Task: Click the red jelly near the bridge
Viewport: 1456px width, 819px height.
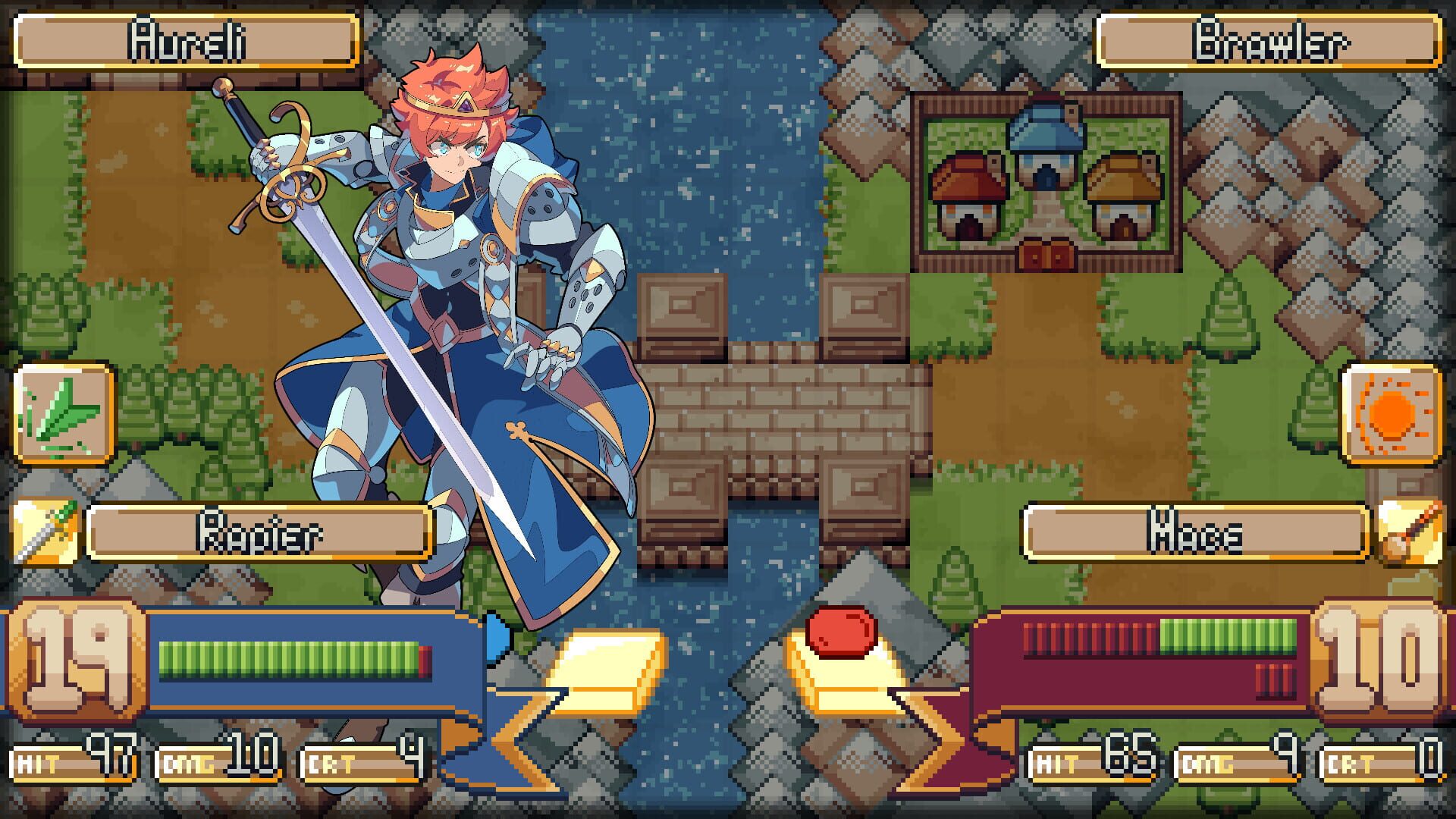Action: pos(842,632)
